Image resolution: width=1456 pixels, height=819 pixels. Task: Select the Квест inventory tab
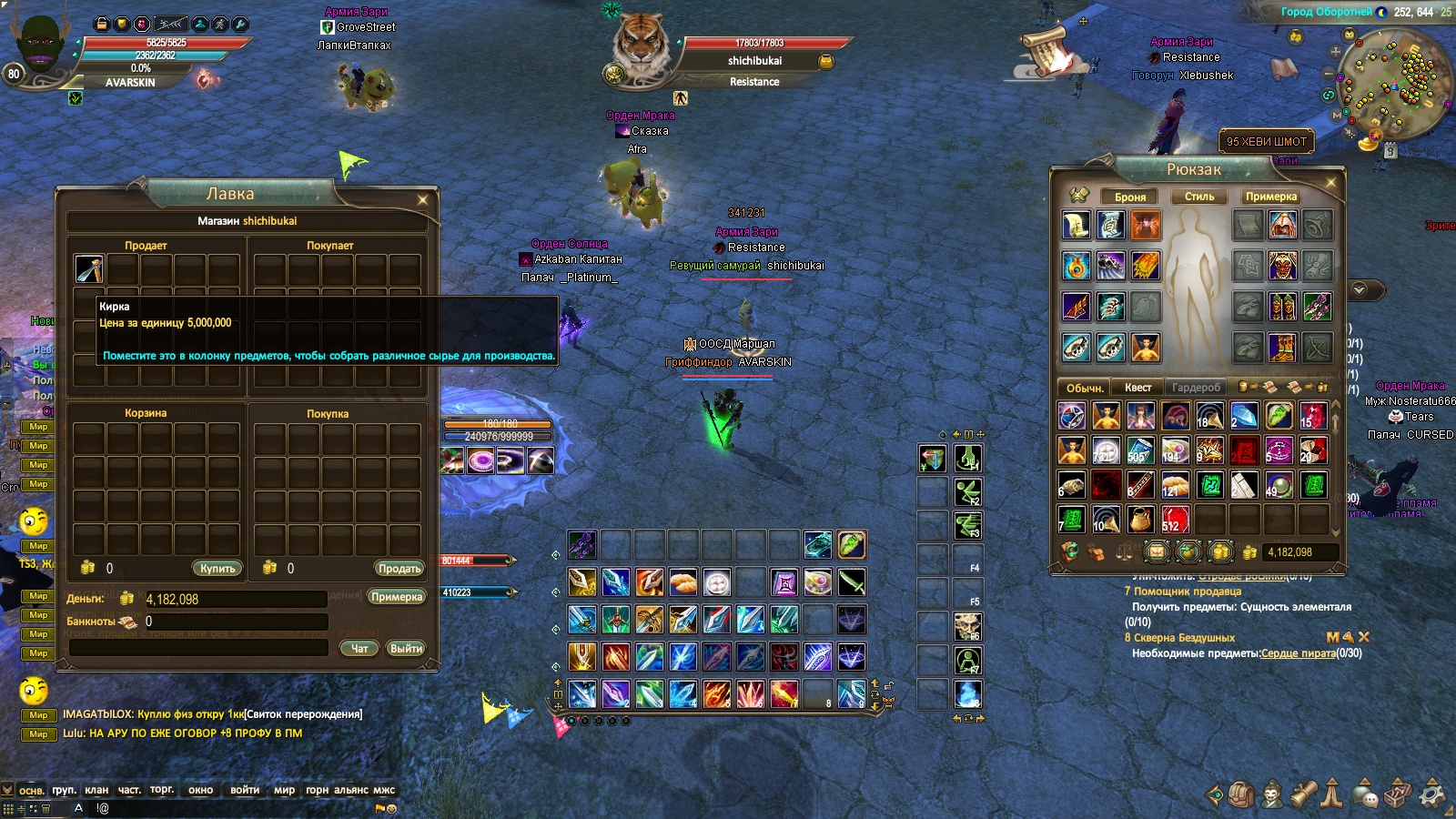point(1137,387)
